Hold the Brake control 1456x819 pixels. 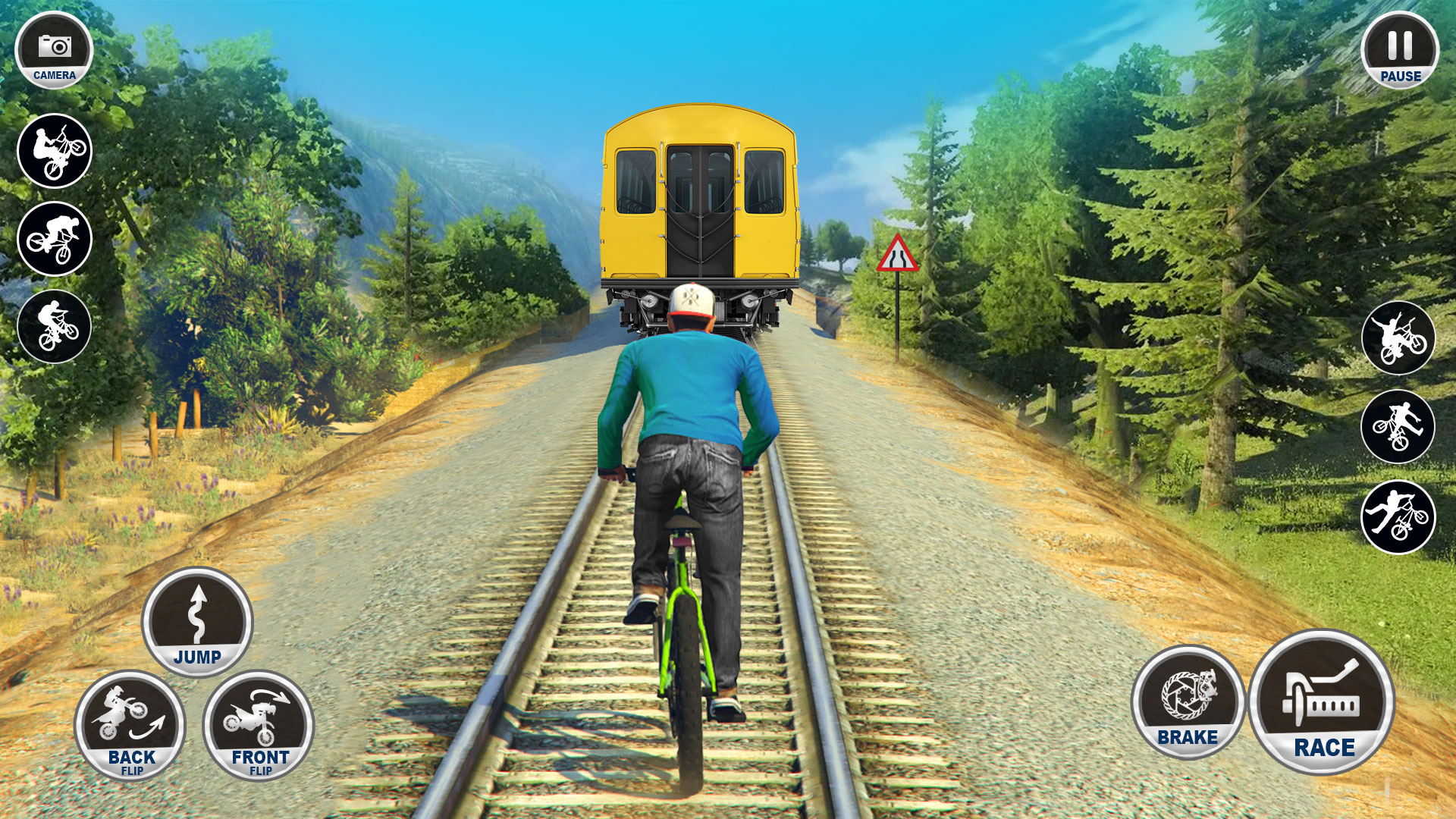click(1188, 705)
